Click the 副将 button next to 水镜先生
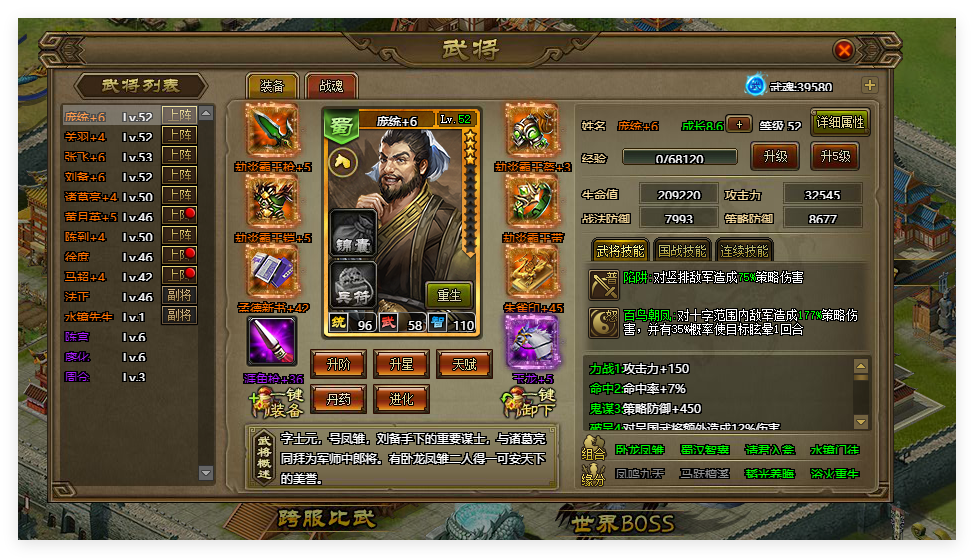 pos(180,316)
